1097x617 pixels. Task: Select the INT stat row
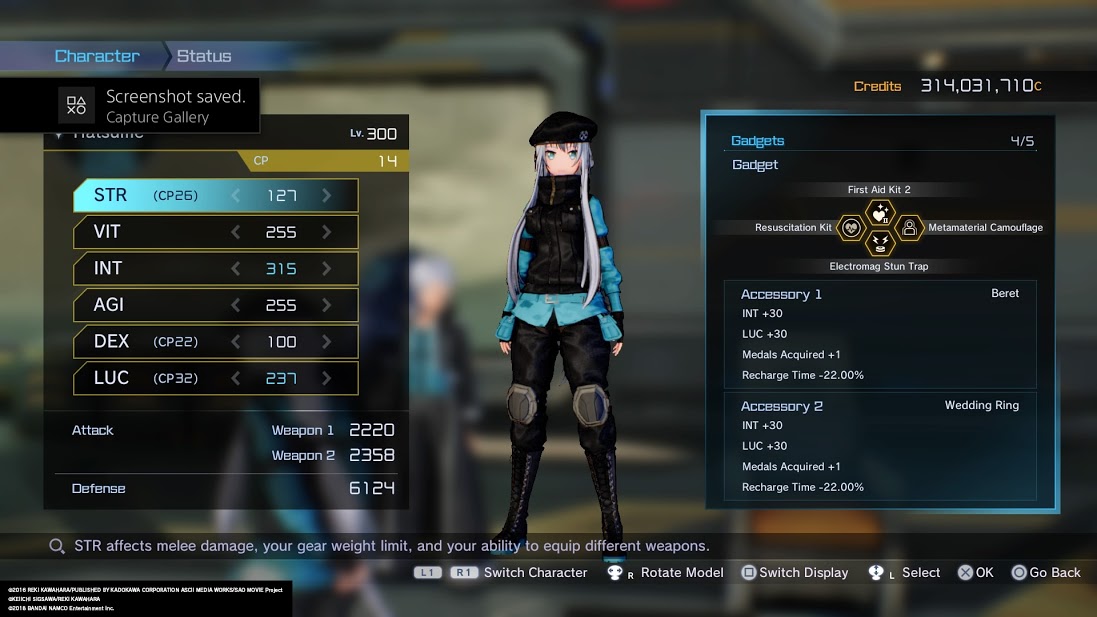coord(215,268)
